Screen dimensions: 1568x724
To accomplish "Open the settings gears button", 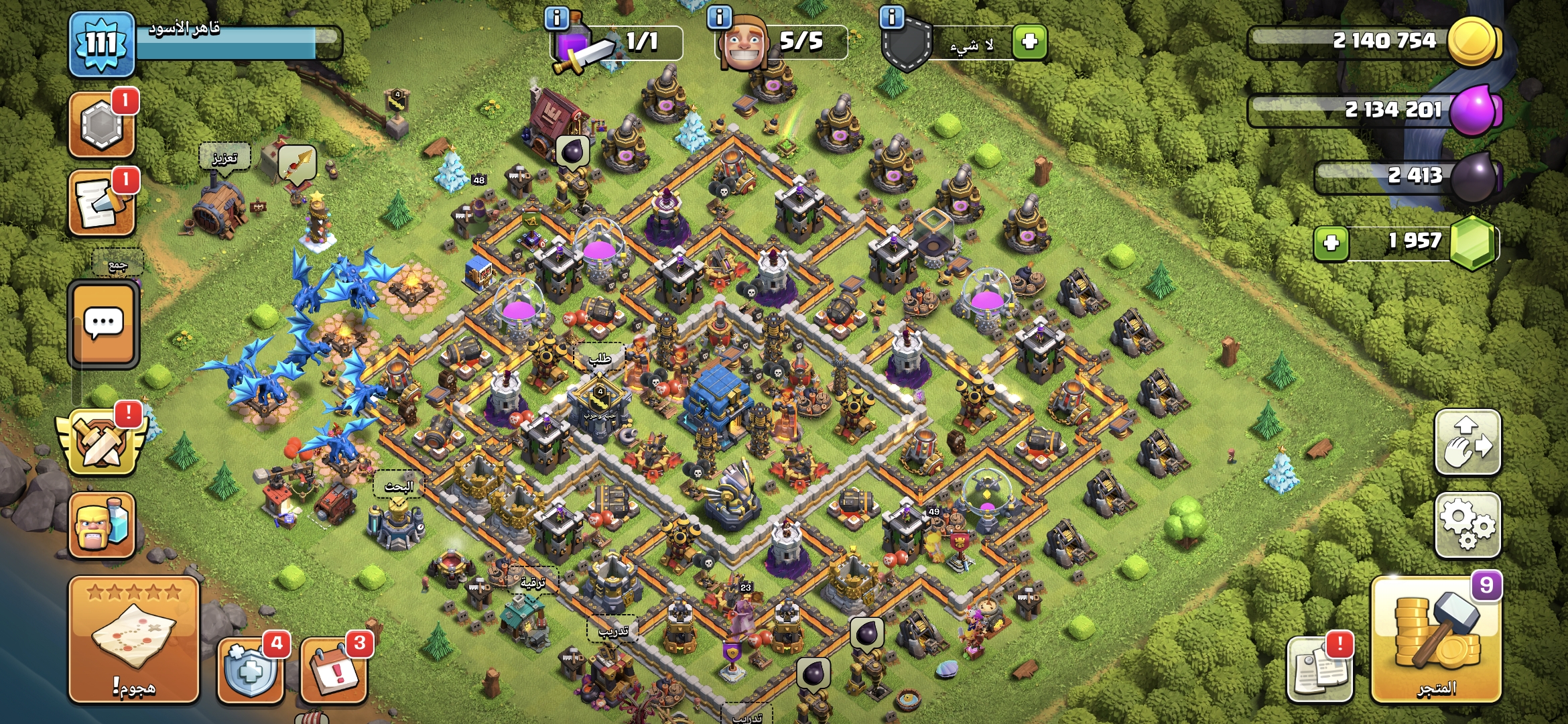I will point(1467,525).
